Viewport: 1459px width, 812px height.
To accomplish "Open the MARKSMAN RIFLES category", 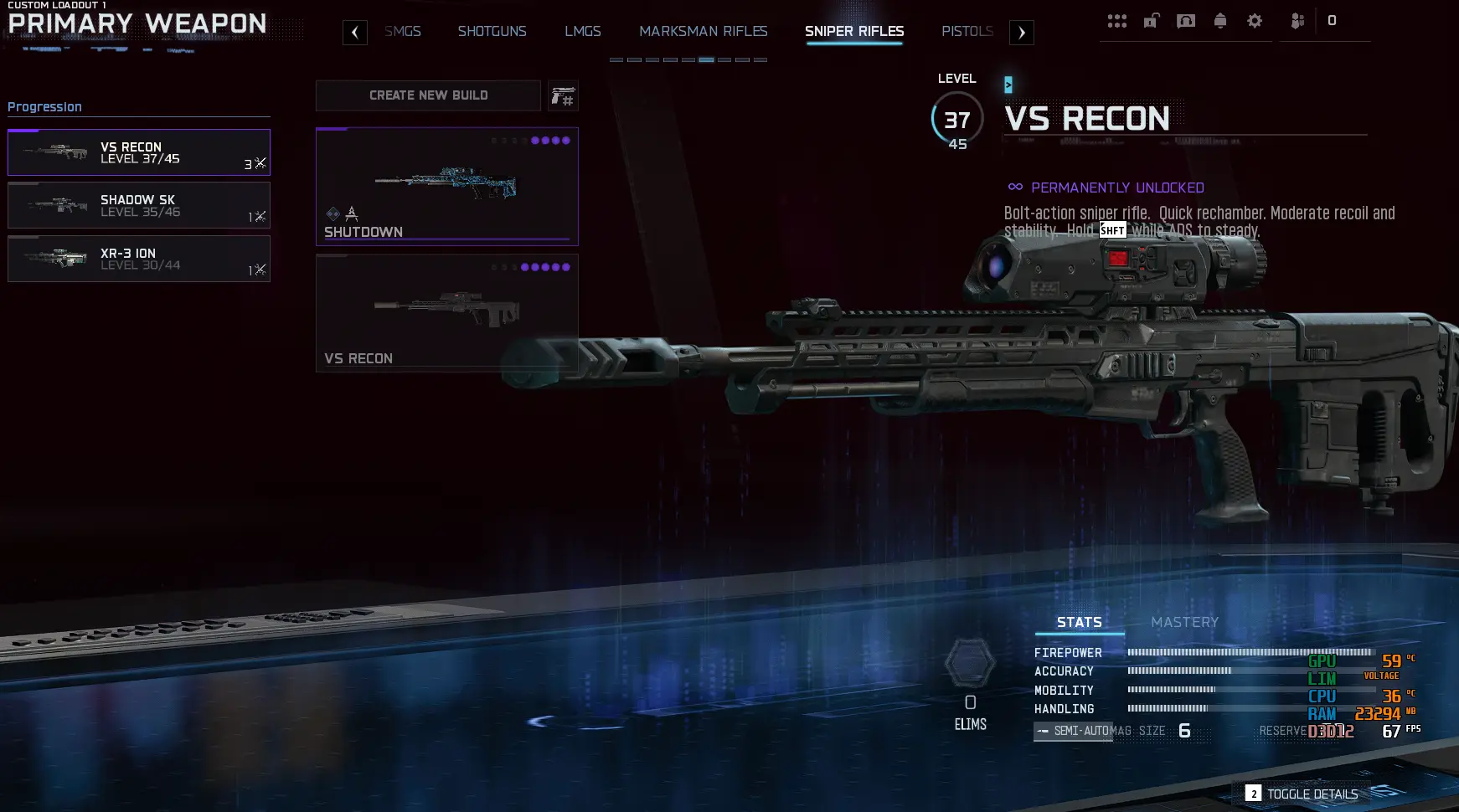I will click(704, 31).
